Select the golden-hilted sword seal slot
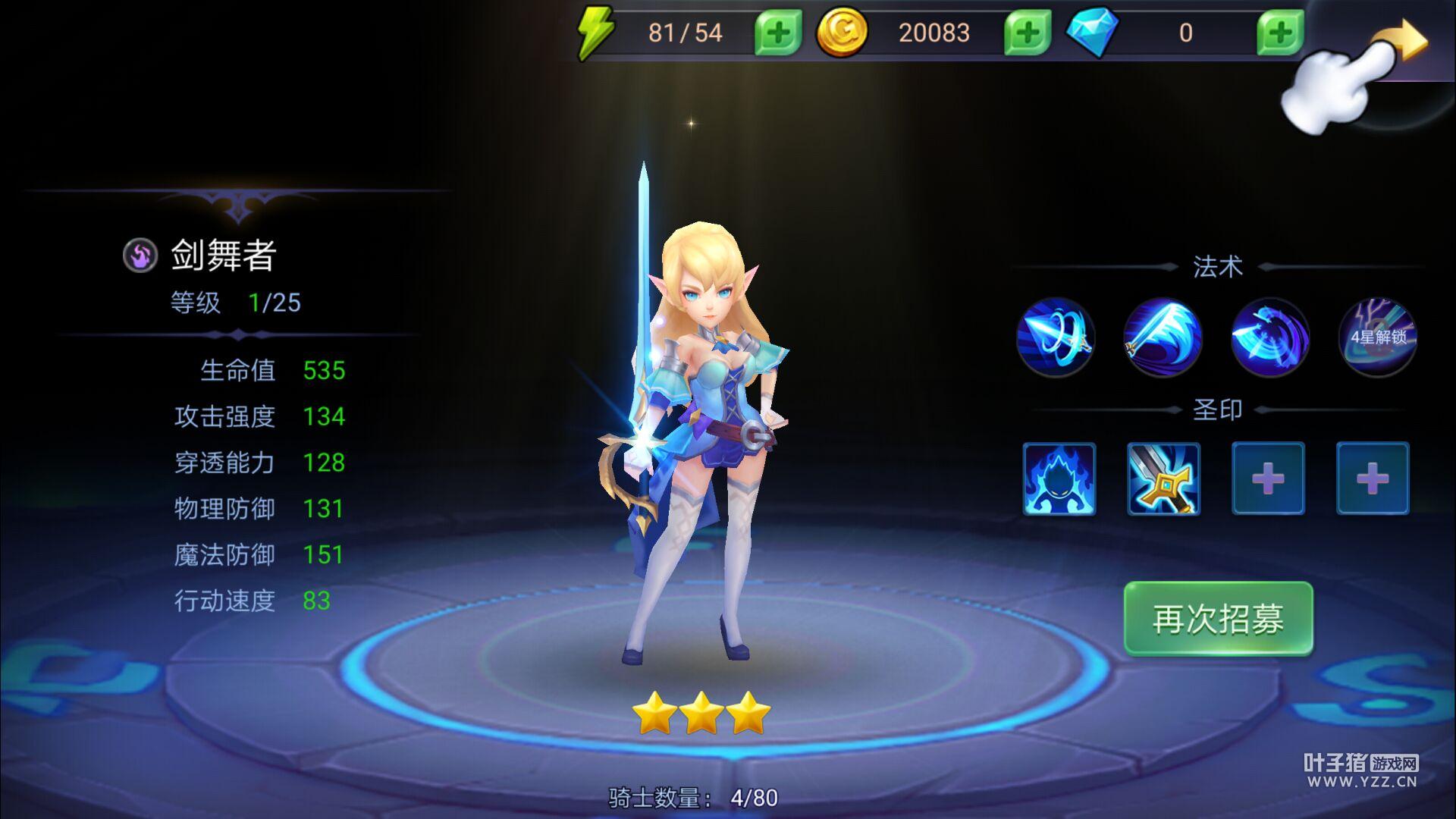The image size is (1456, 819). click(x=1163, y=479)
